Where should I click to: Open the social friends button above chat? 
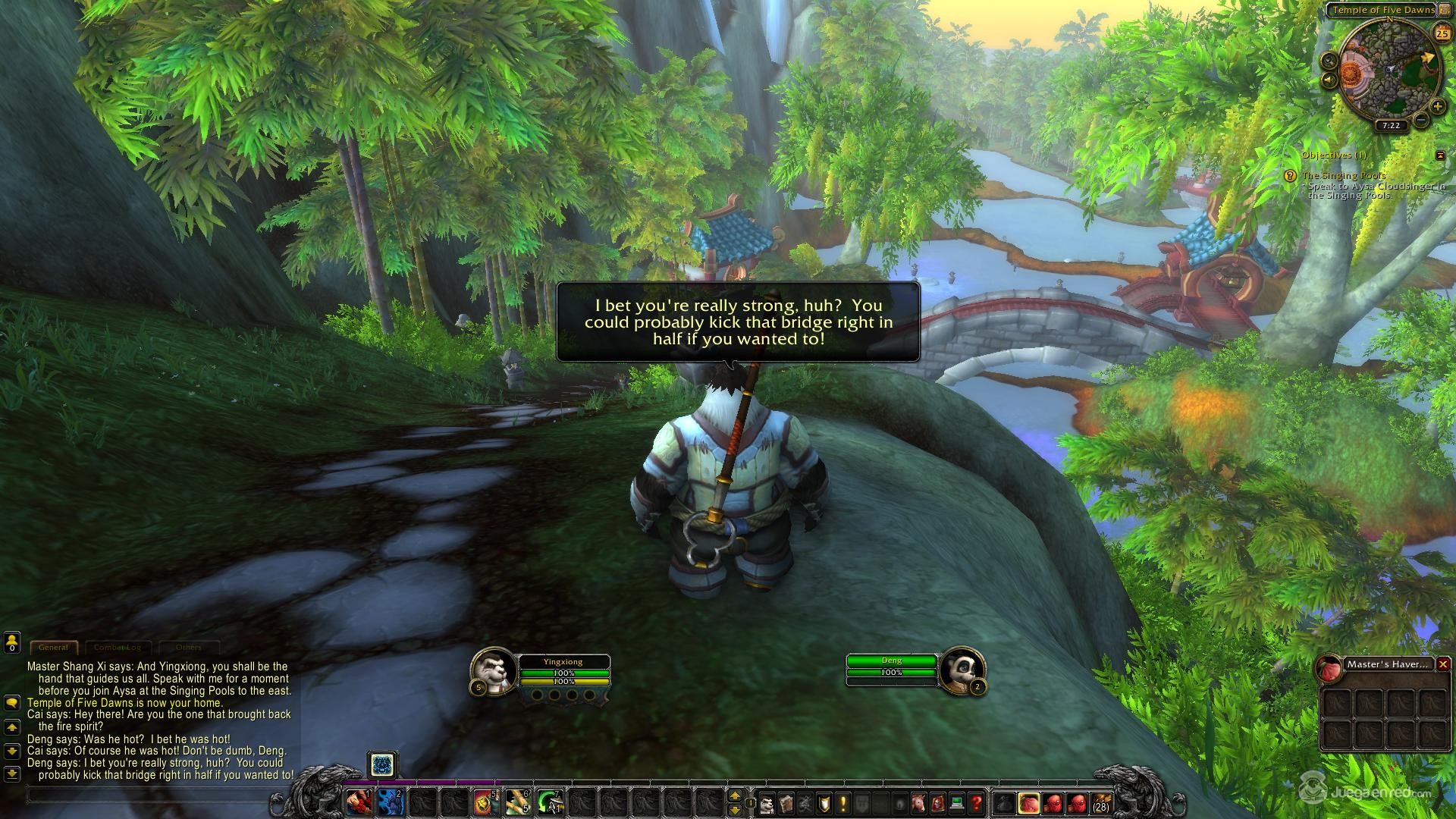point(11,643)
